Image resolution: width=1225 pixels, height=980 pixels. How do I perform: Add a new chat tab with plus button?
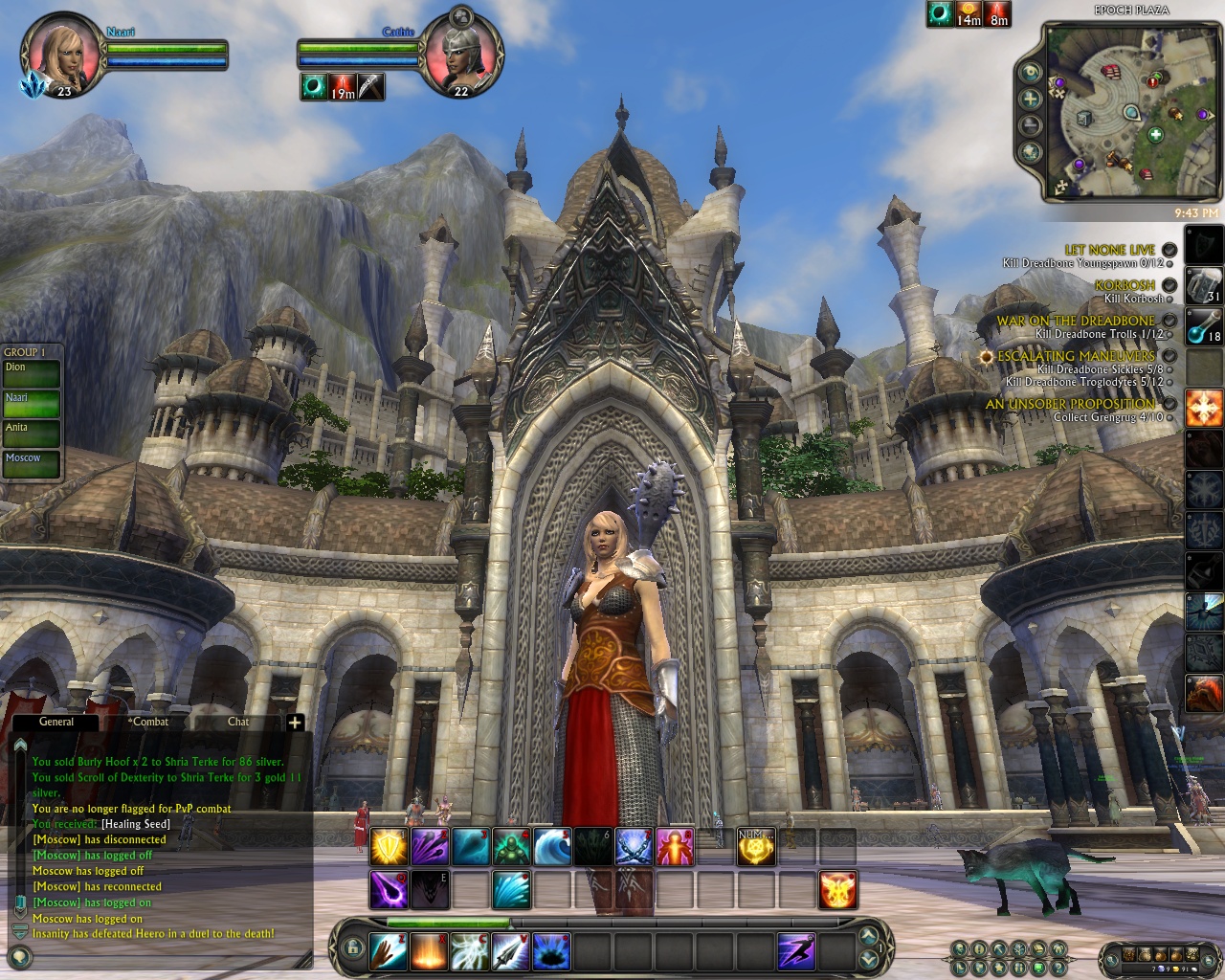(x=295, y=723)
